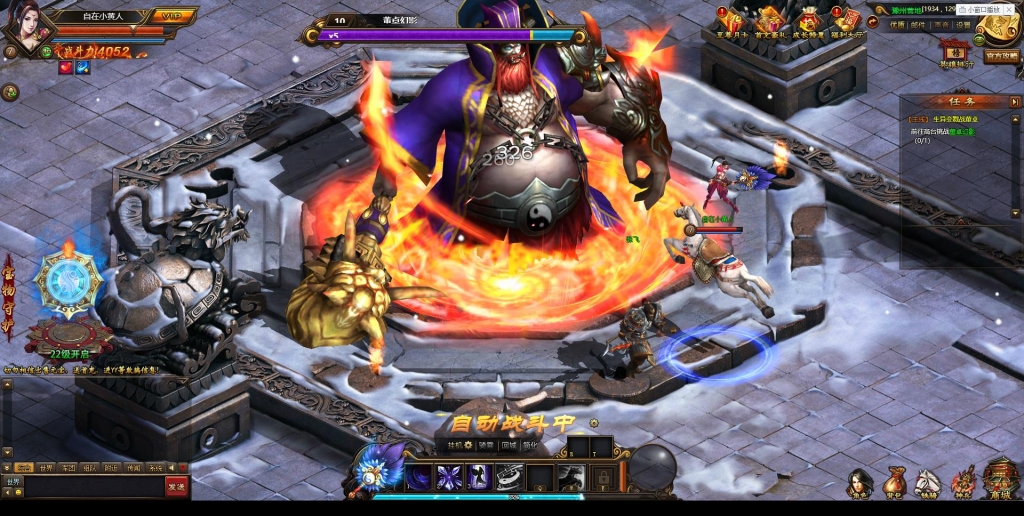Click the 官方攻略 official guide button
The image size is (1024, 516).
coord(1001,56)
